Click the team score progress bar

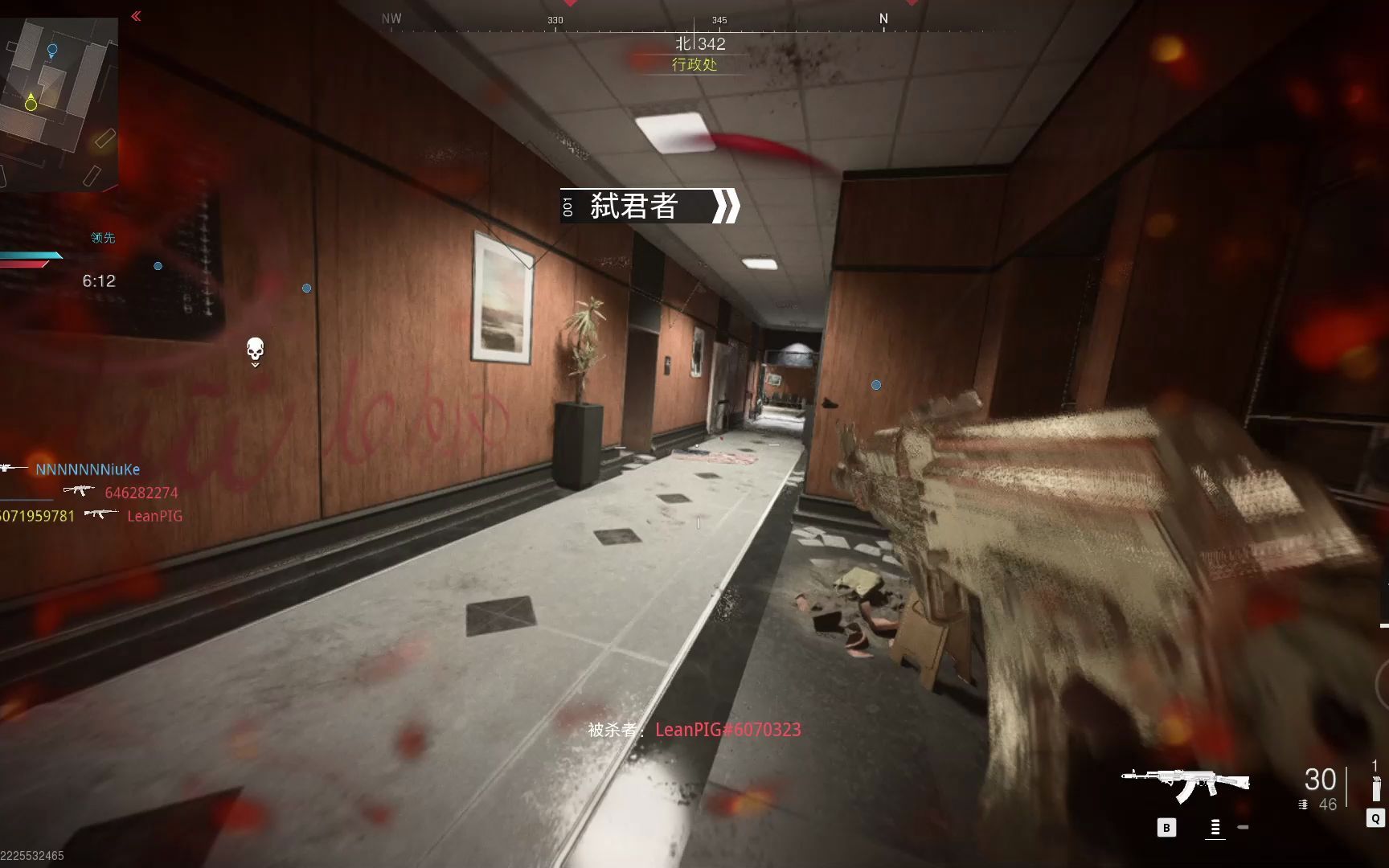click(30, 259)
